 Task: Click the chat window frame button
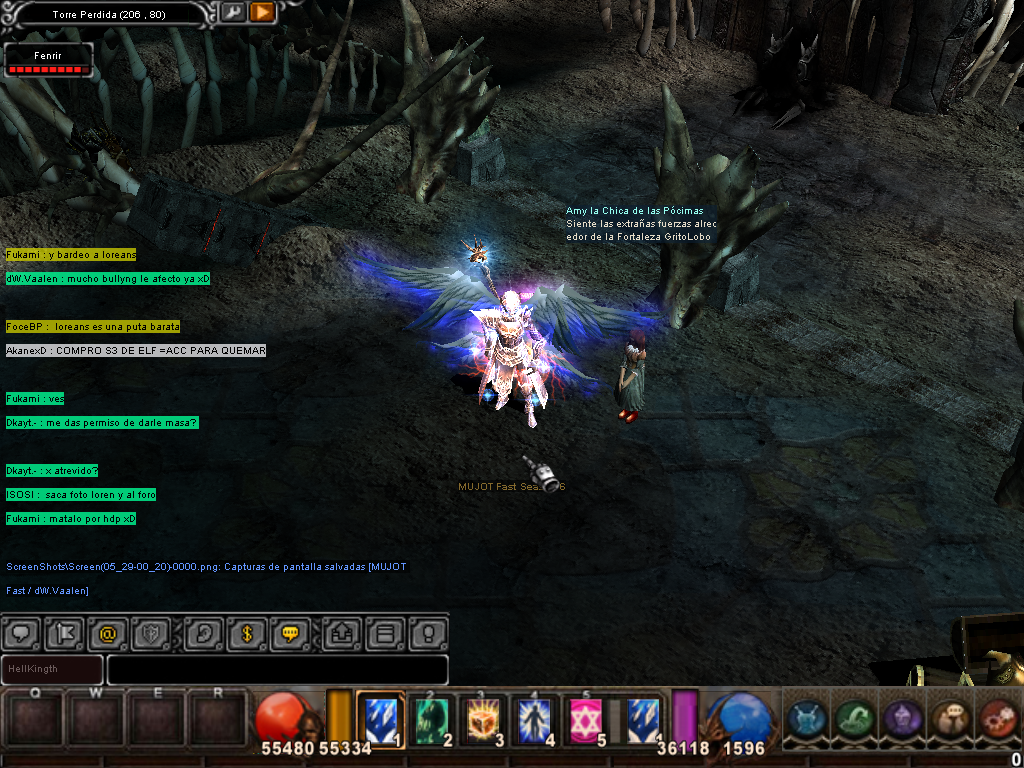(385, 633)
